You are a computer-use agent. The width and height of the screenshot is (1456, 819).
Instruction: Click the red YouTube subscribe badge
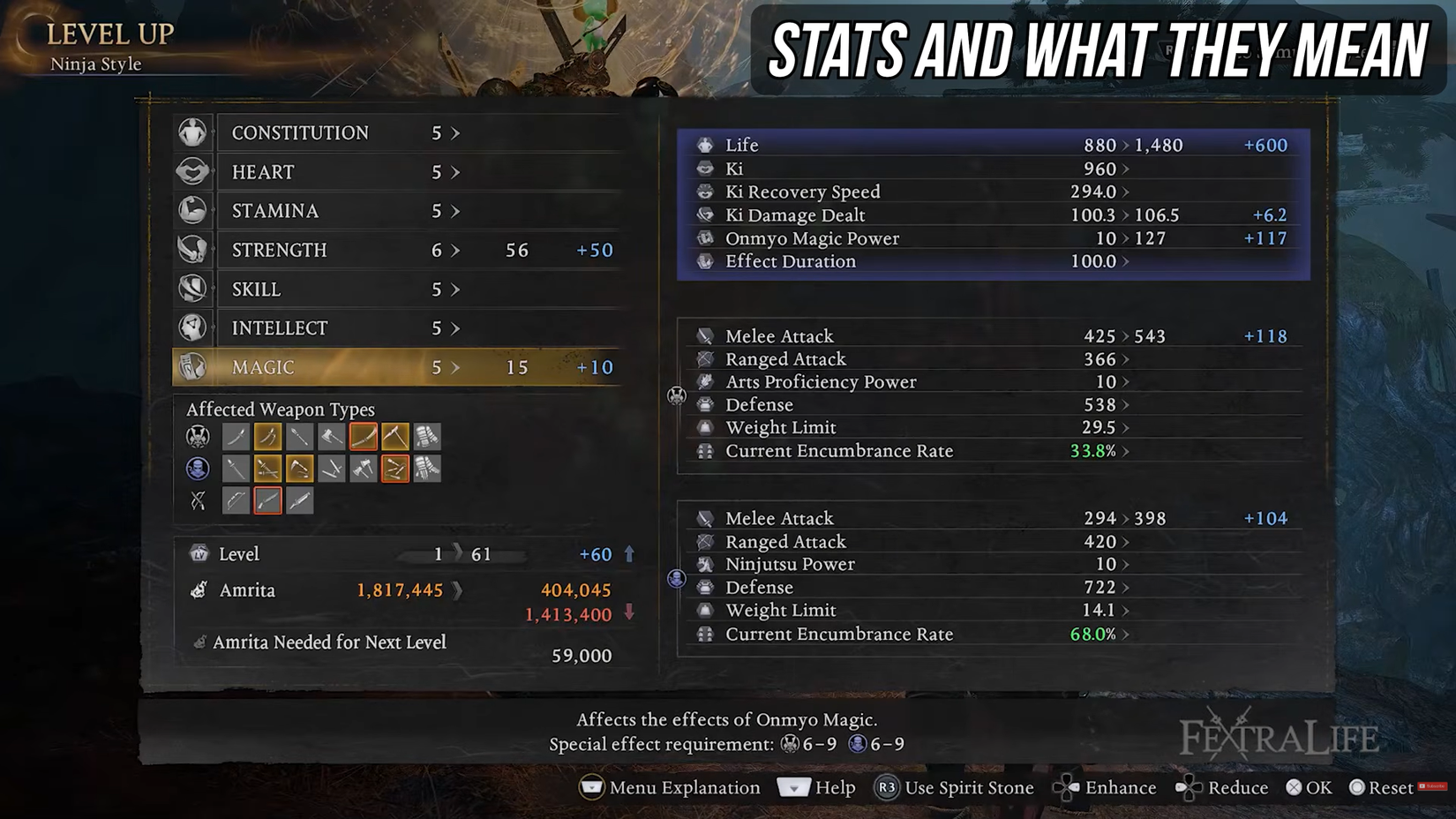pos(1432,786)
